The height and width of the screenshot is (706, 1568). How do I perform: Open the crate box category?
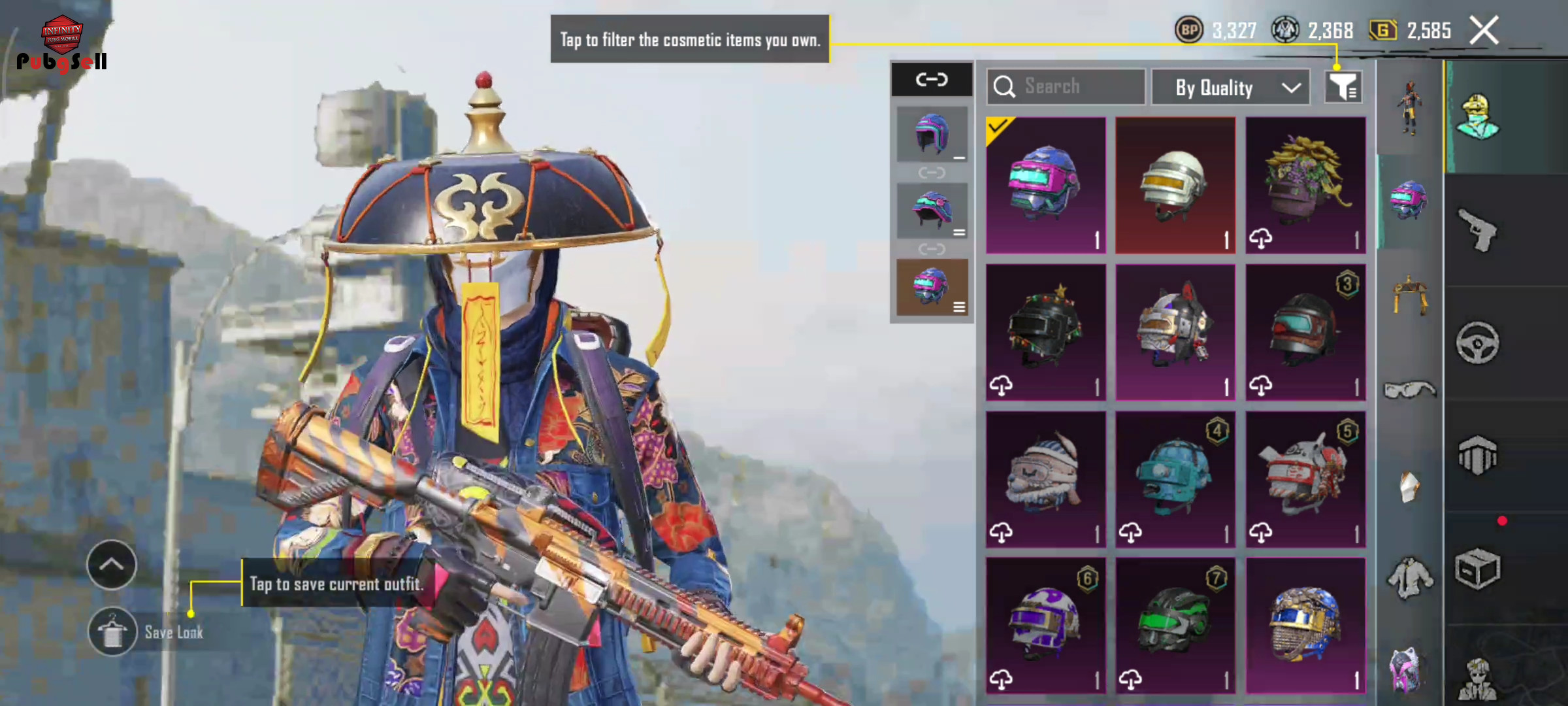1478,569
